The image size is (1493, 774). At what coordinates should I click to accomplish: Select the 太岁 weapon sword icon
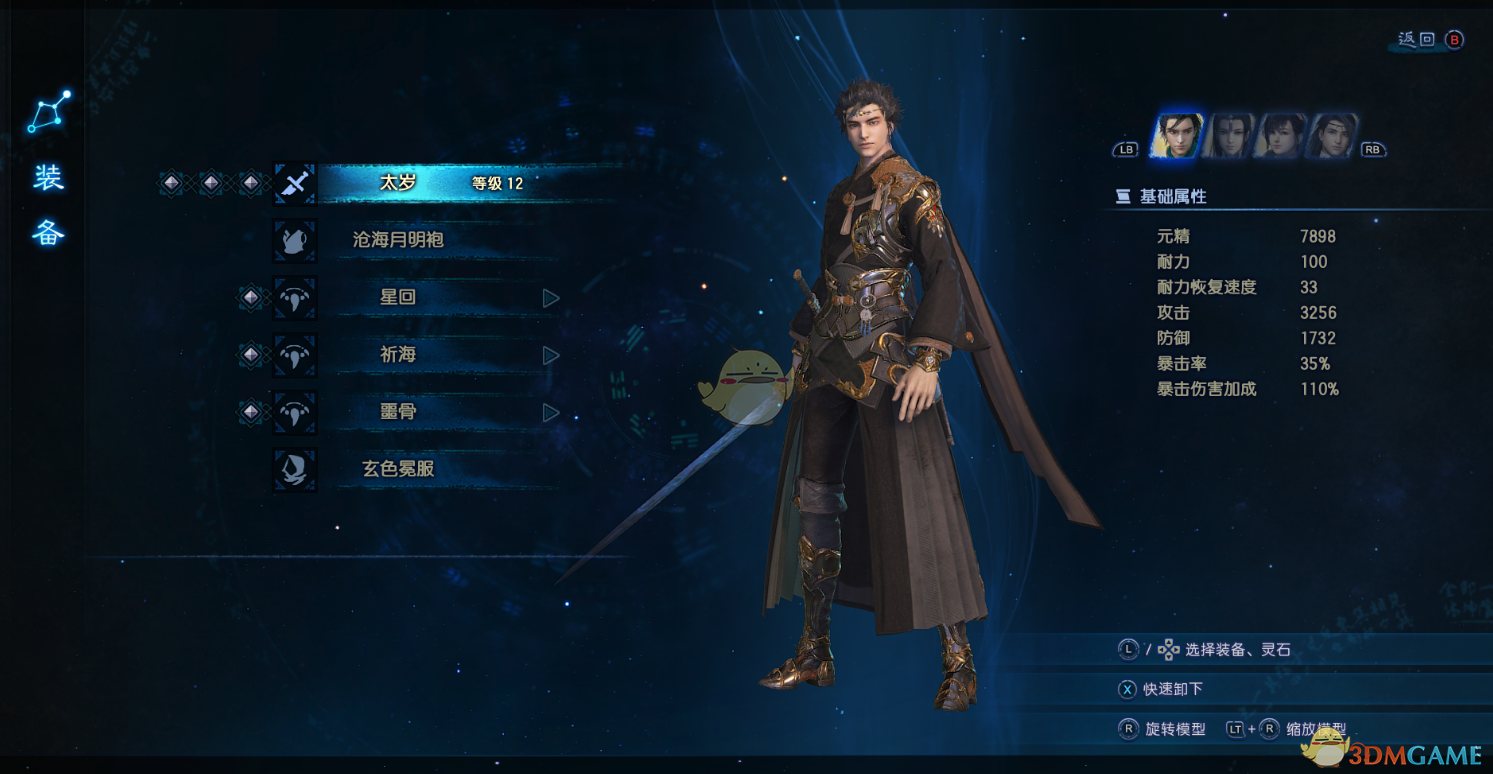294,184
